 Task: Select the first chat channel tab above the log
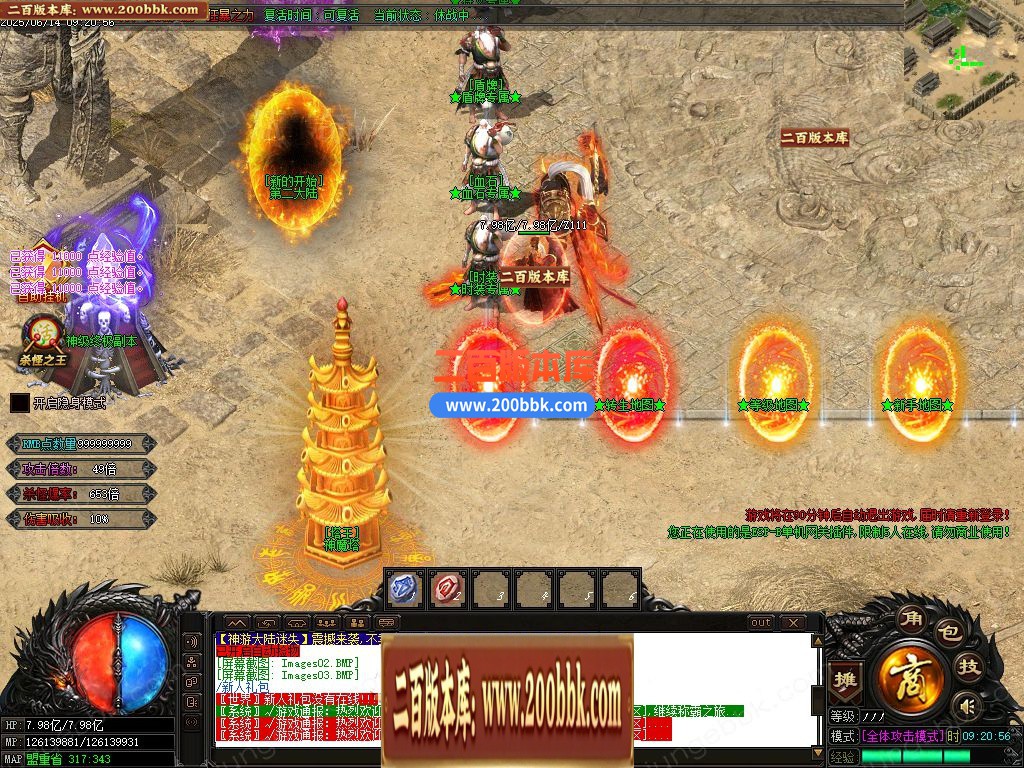pyautogui.click(x=234, y=622)
